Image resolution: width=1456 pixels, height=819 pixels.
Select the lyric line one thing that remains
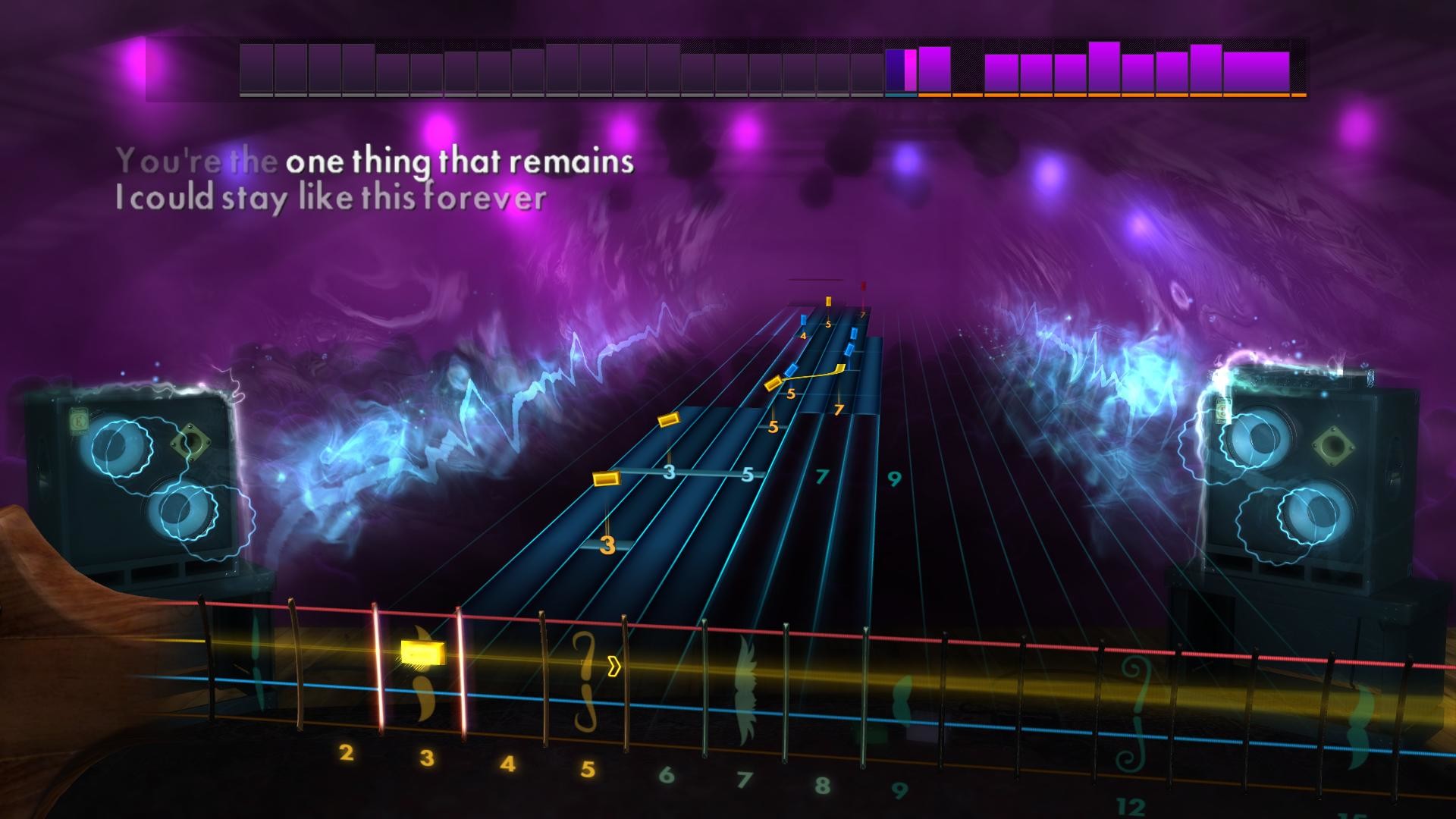pos(459,161)
